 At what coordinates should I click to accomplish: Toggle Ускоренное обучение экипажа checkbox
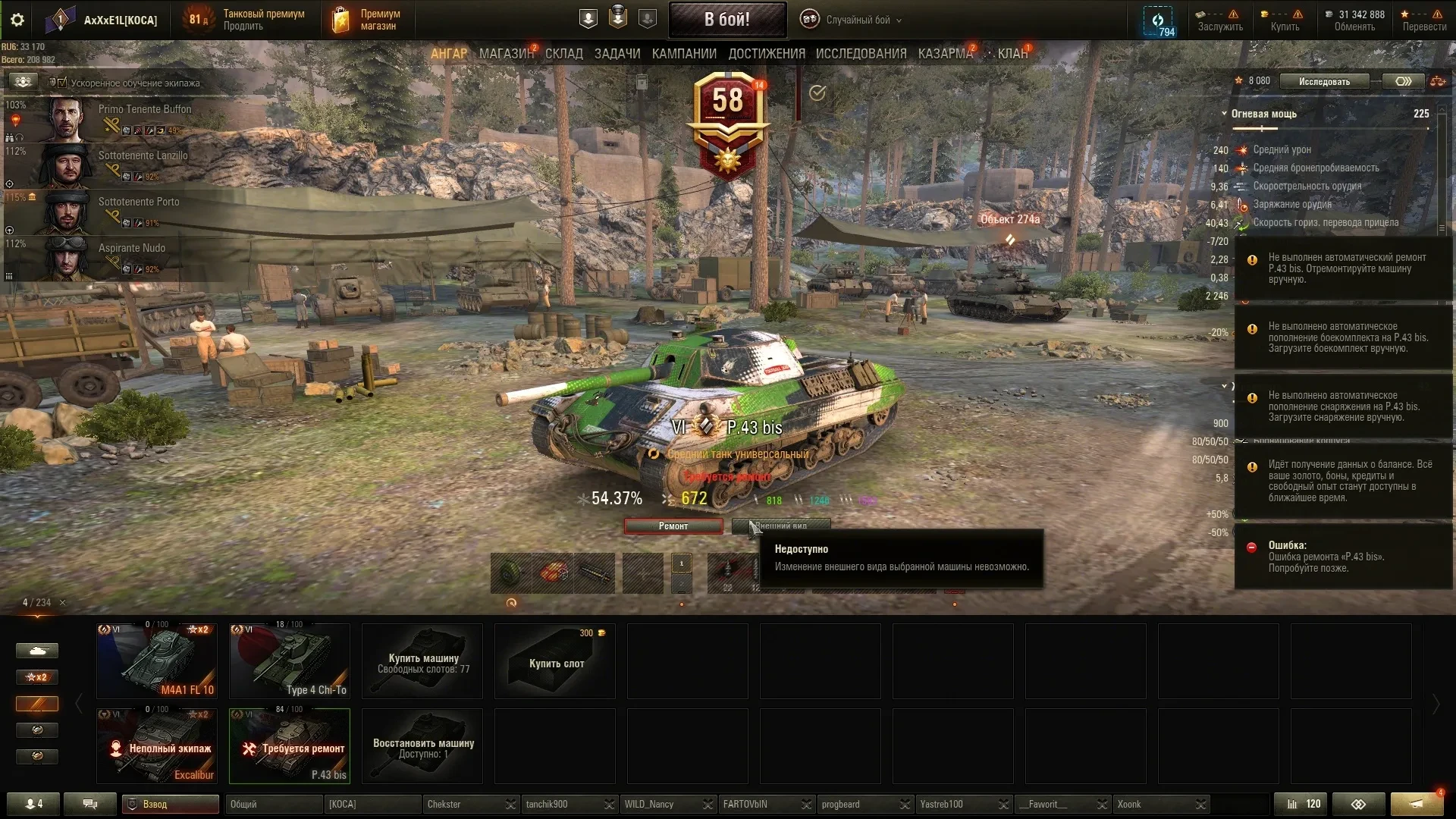pyautogui.click(x=63, y=83)
